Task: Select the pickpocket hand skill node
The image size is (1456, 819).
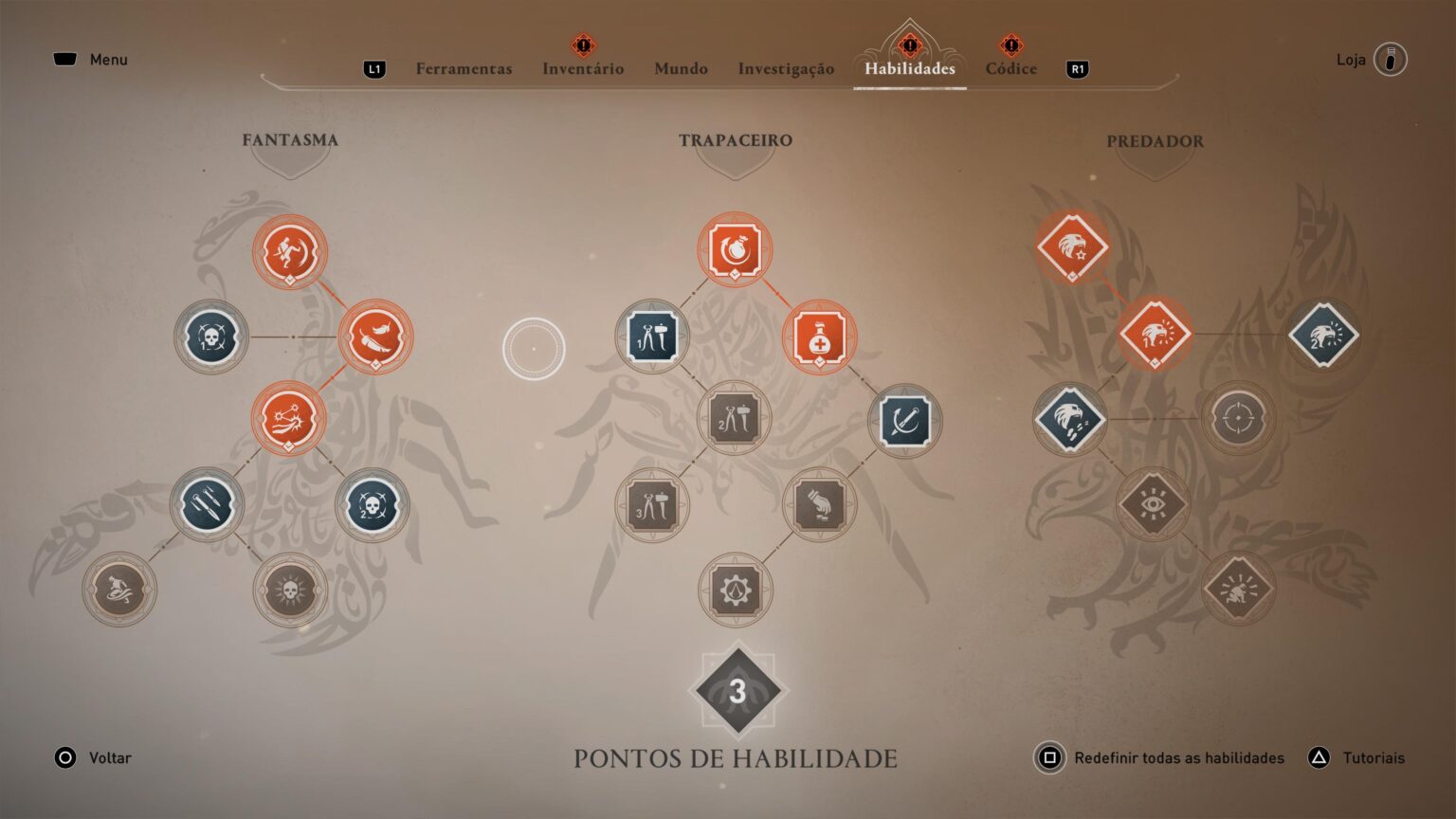Action: [x=819, y=505]
